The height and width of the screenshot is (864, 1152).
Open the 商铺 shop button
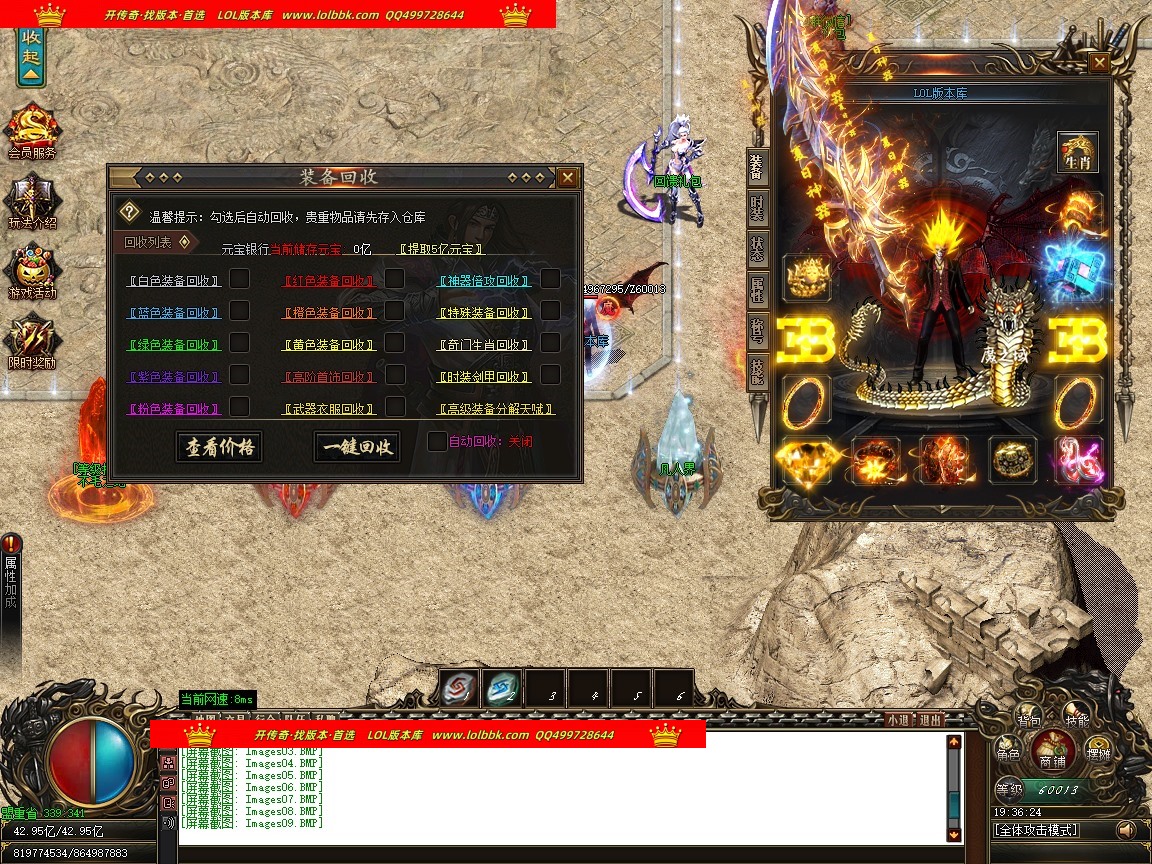click(x=1051, y=750)
